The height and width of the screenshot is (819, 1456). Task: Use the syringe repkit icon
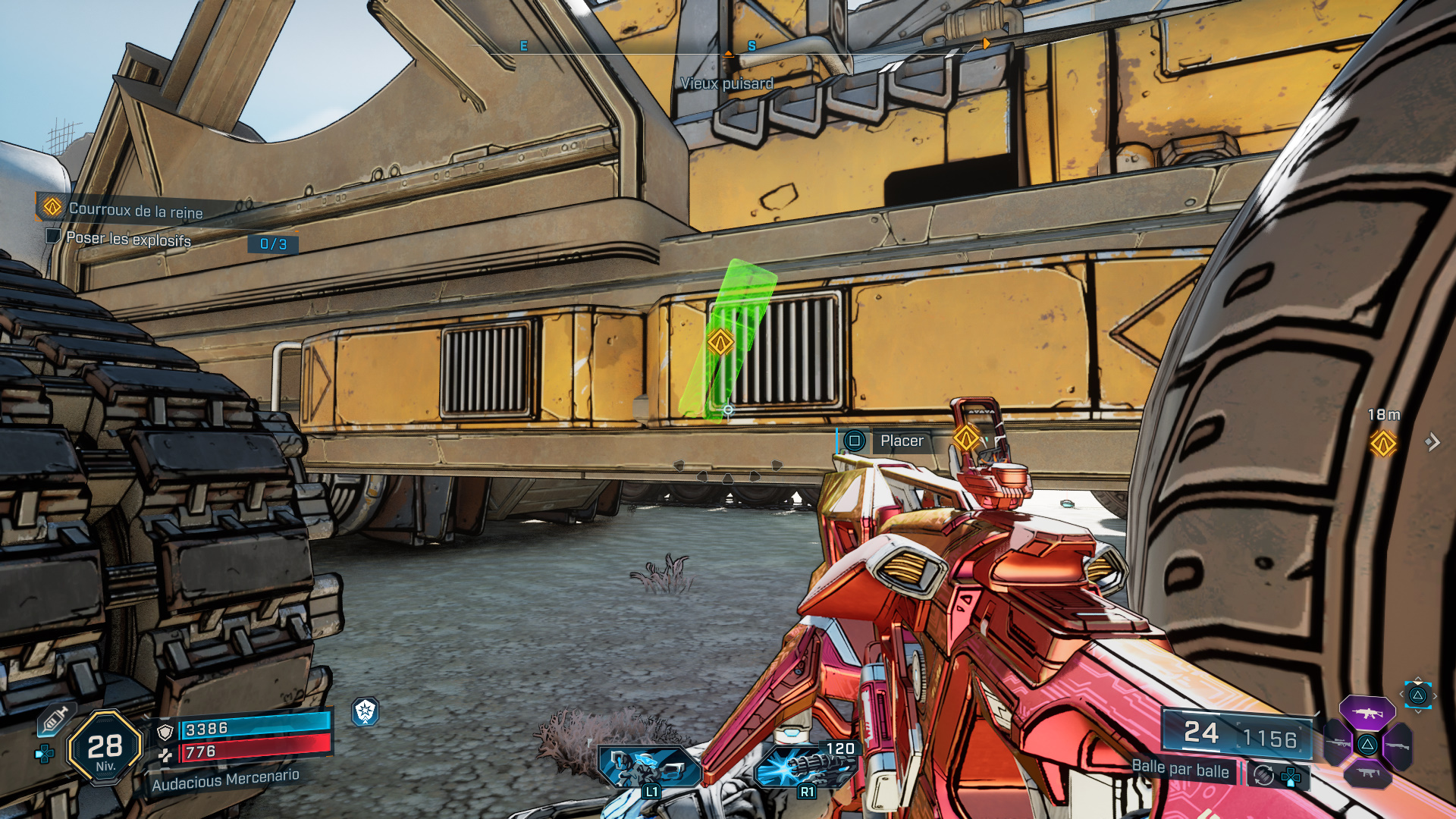pos(54,718)
